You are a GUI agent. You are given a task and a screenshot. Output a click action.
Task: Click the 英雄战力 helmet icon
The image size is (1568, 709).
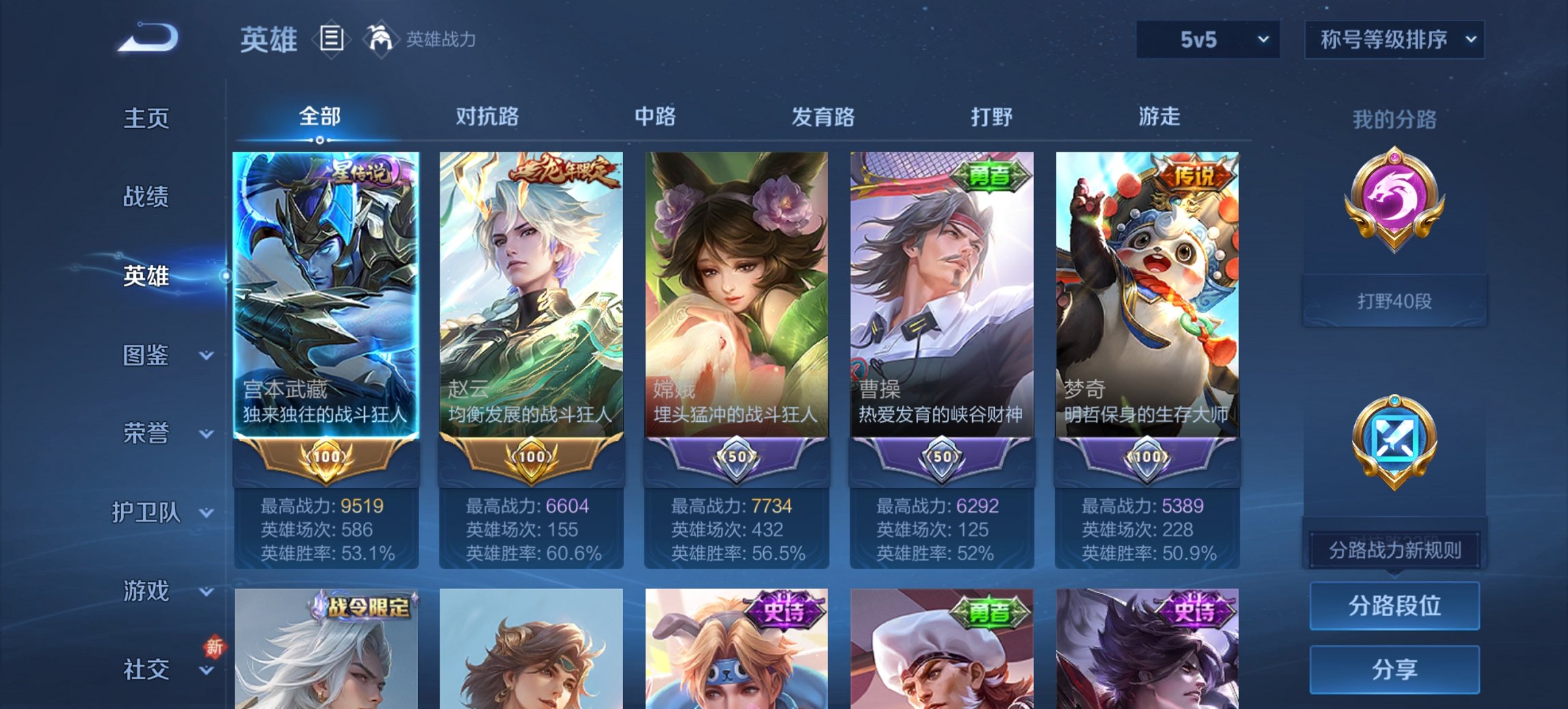[381, 38]
